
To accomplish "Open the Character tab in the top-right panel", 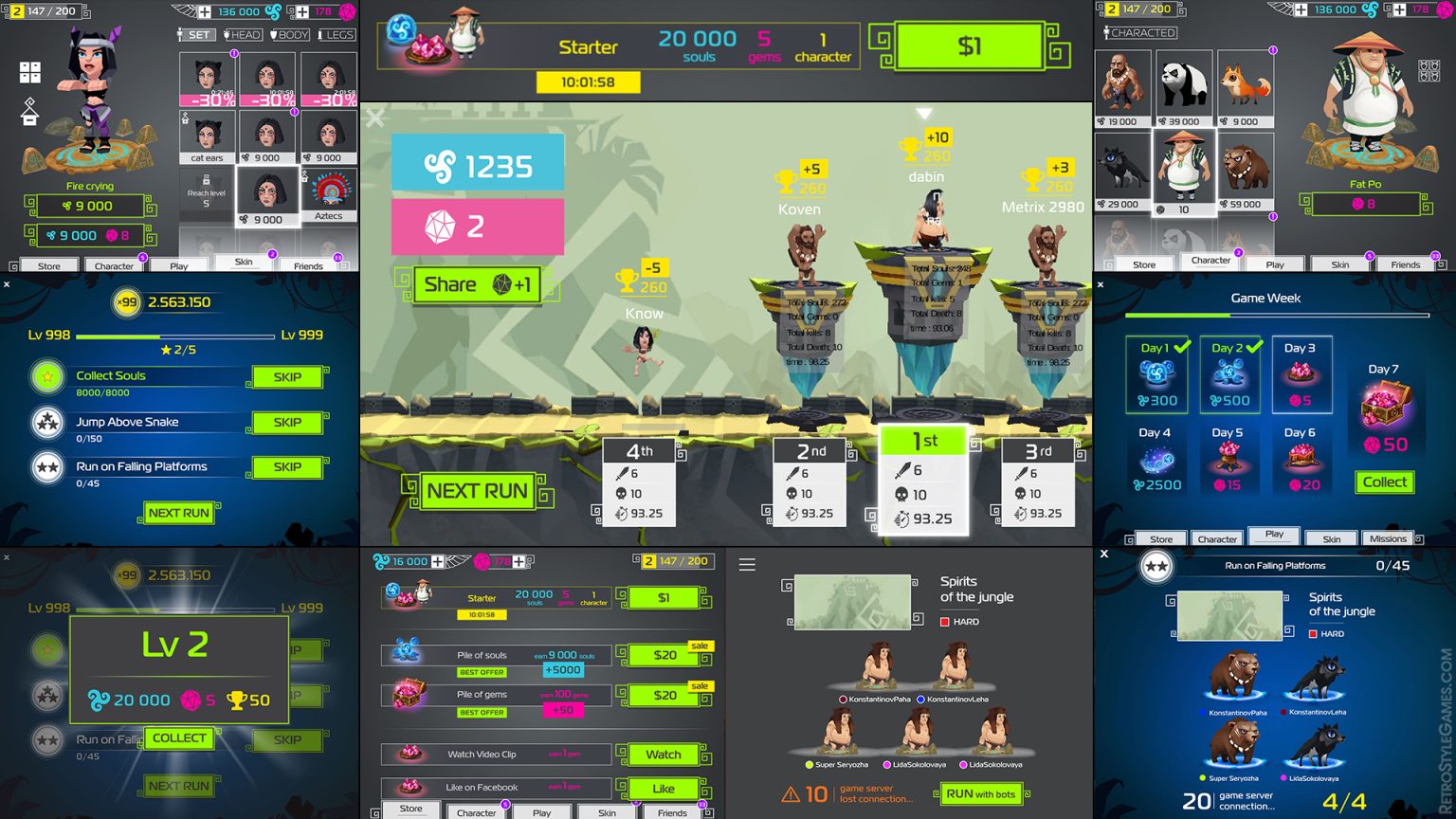I will click(1210, 261).
